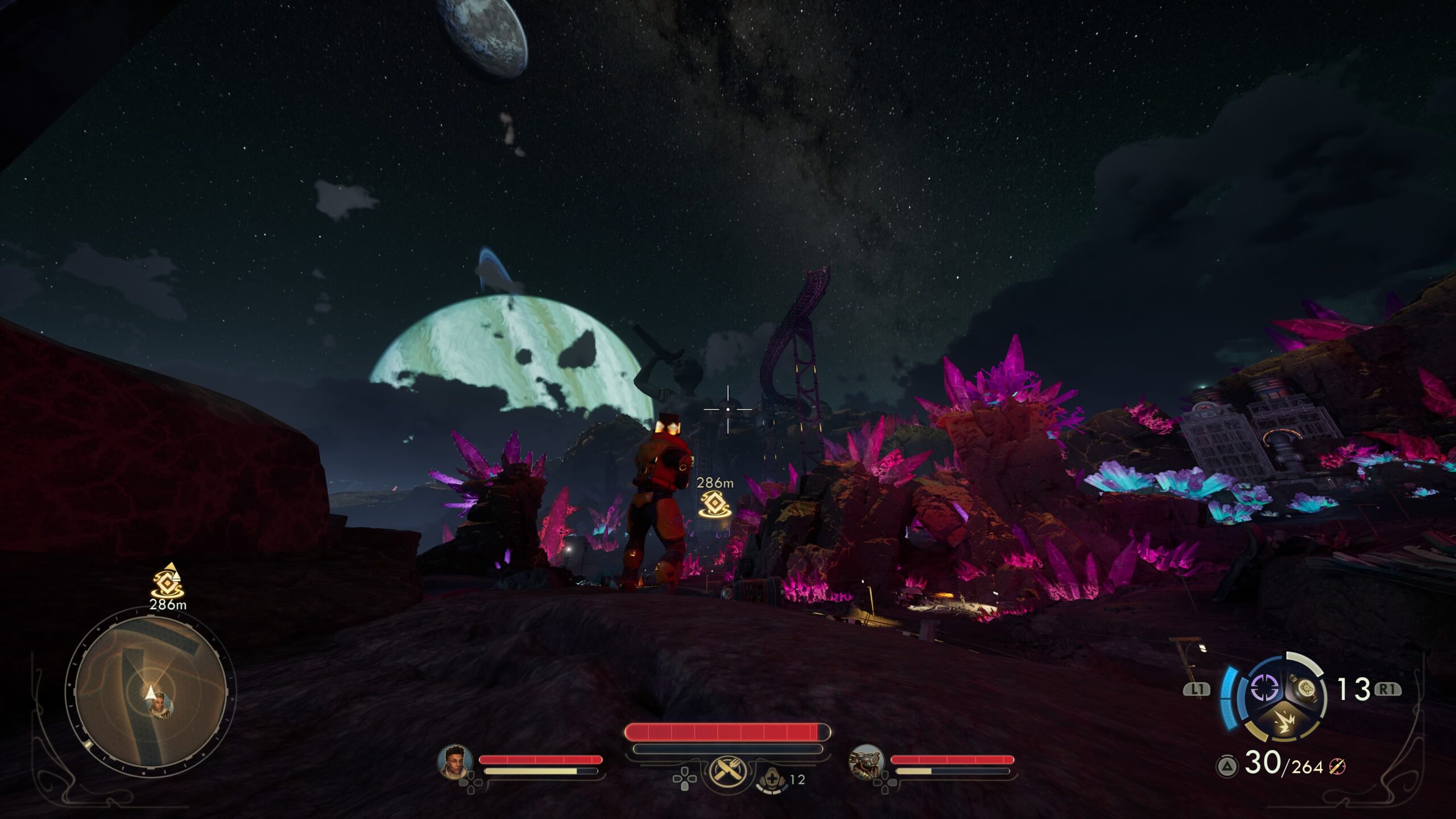
Task: Select the human companion portrait
Action: (454, 762)
